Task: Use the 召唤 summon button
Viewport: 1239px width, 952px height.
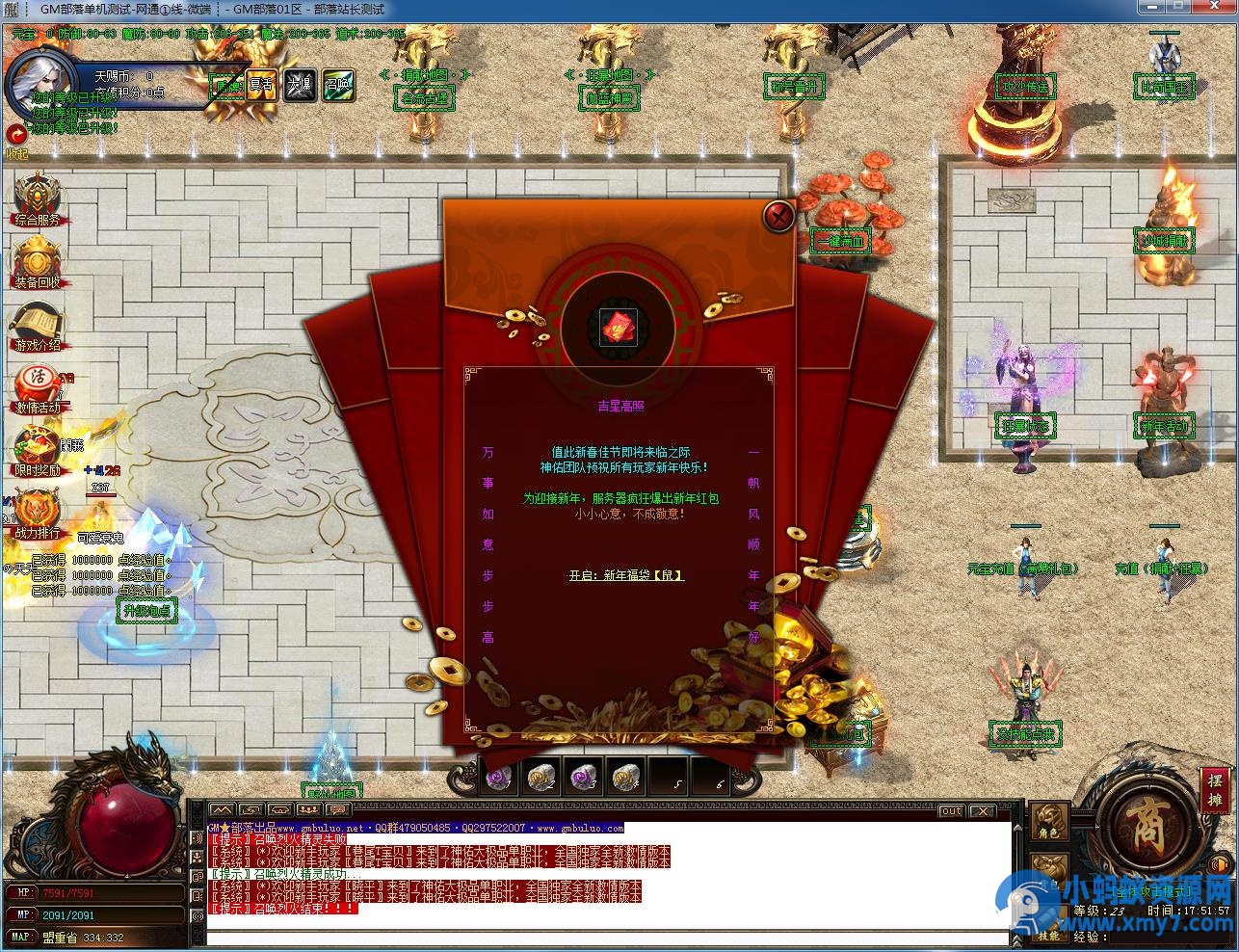Action: pyautogui.click(x=337, y=86)
